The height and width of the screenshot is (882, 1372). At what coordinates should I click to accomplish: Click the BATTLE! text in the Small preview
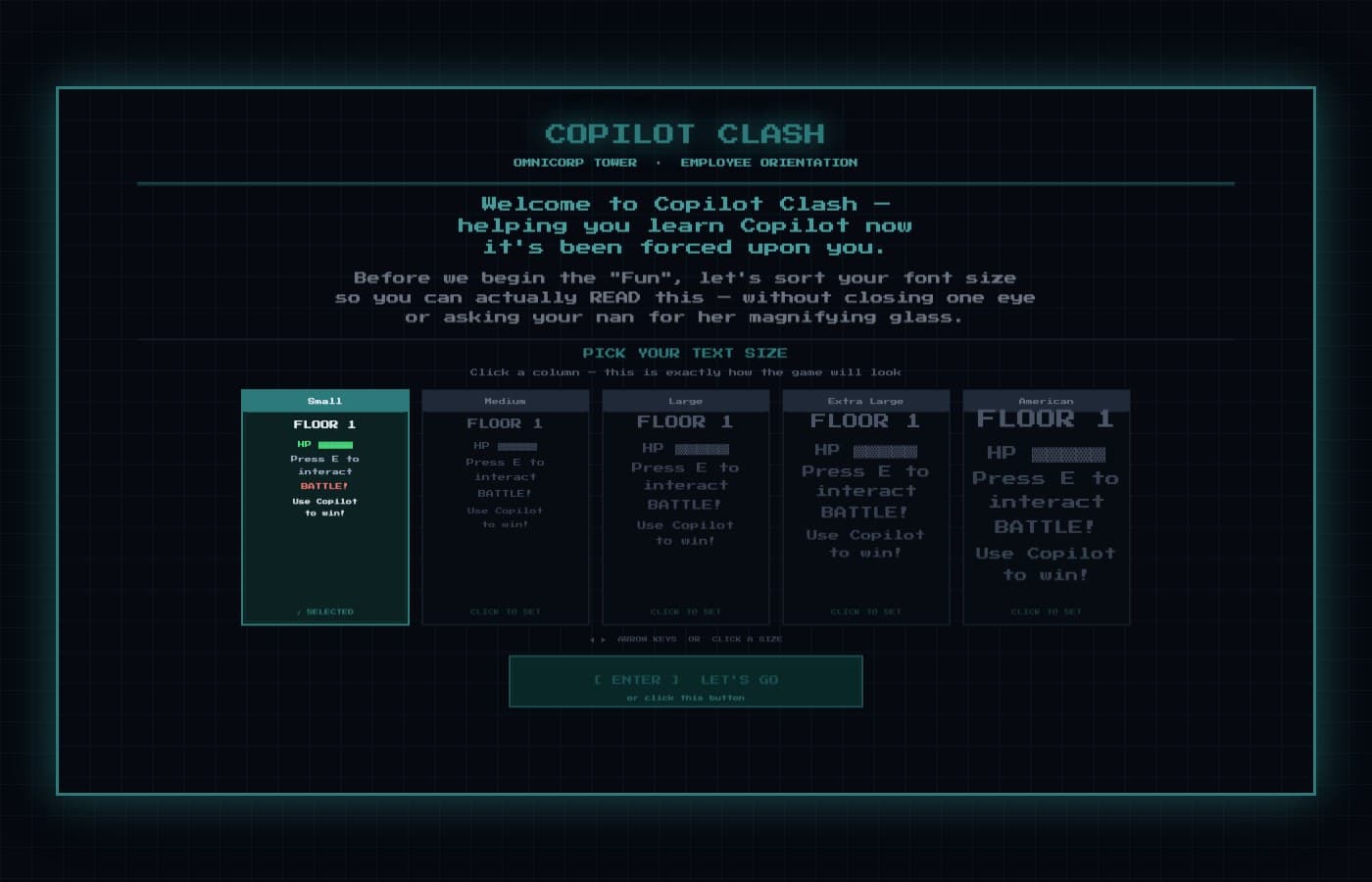click(x=324, y=485)
